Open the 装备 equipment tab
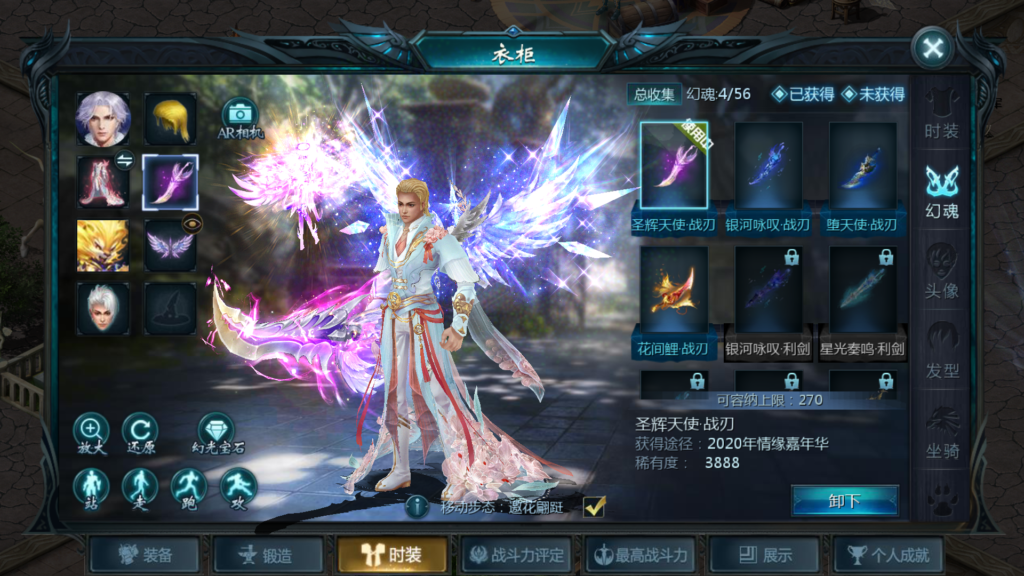This screenshot has height=576, width=1024. [x=146, y=555]
